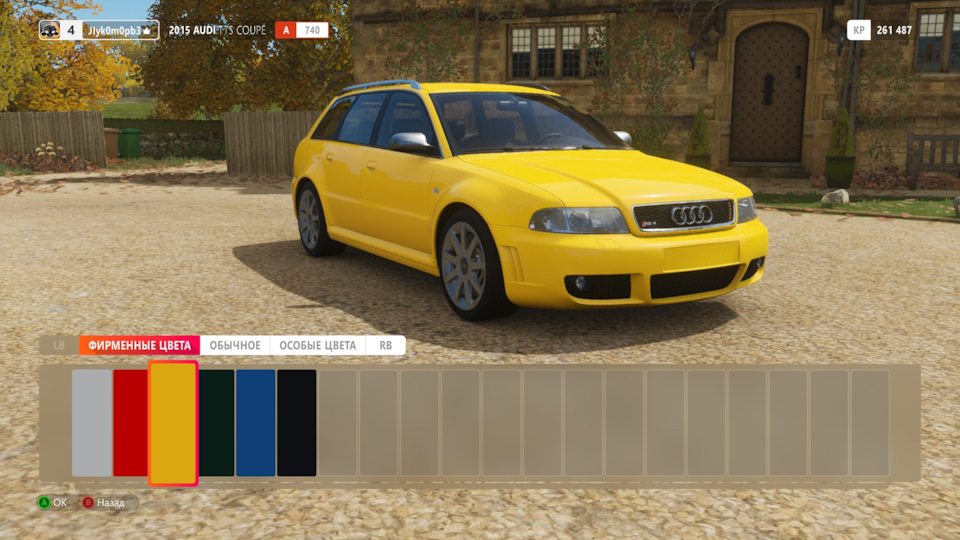Image resolution: width=960 pixels, height=540 pixels.
Task: Open the Обычное color tab
Action: (235, 345)
